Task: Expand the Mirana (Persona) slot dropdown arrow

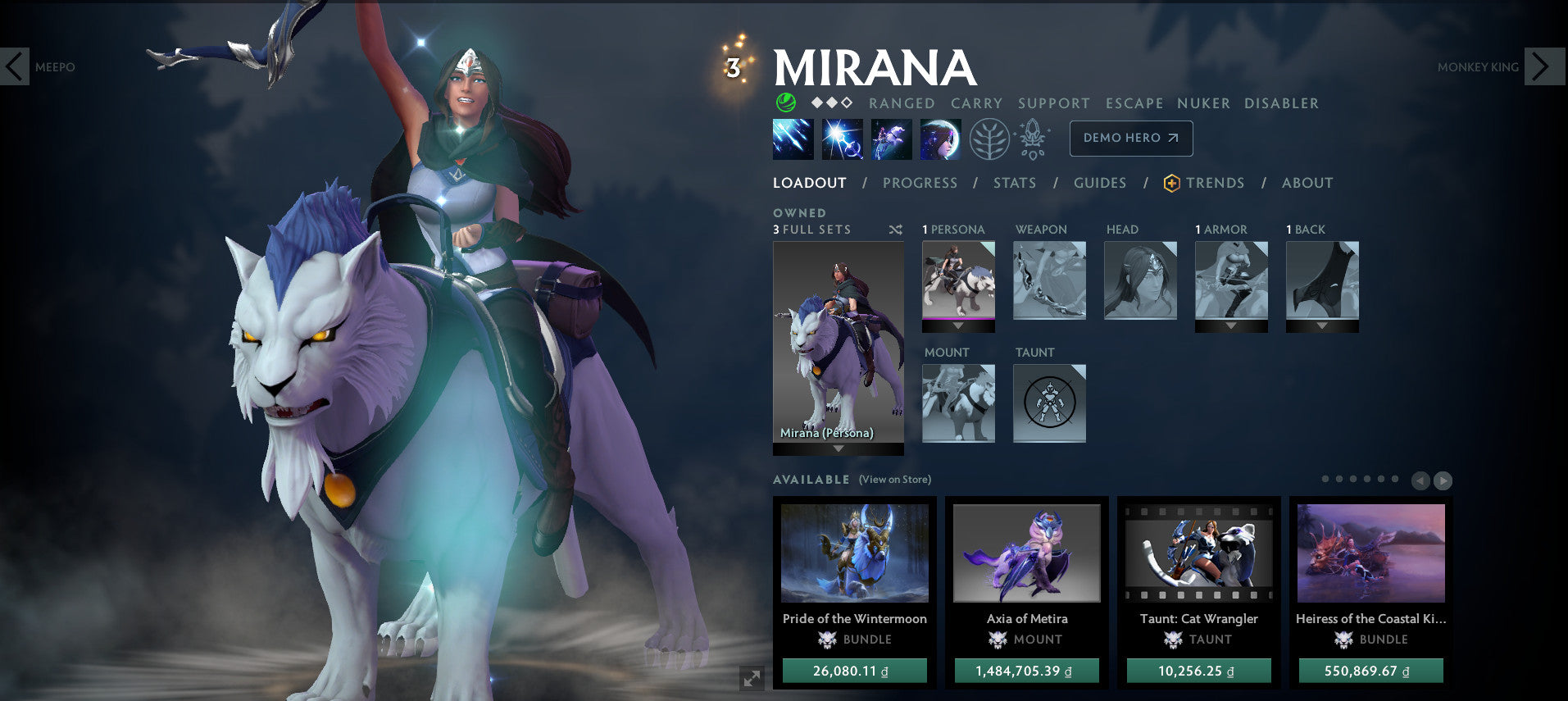Action: [x=836, y=450]
